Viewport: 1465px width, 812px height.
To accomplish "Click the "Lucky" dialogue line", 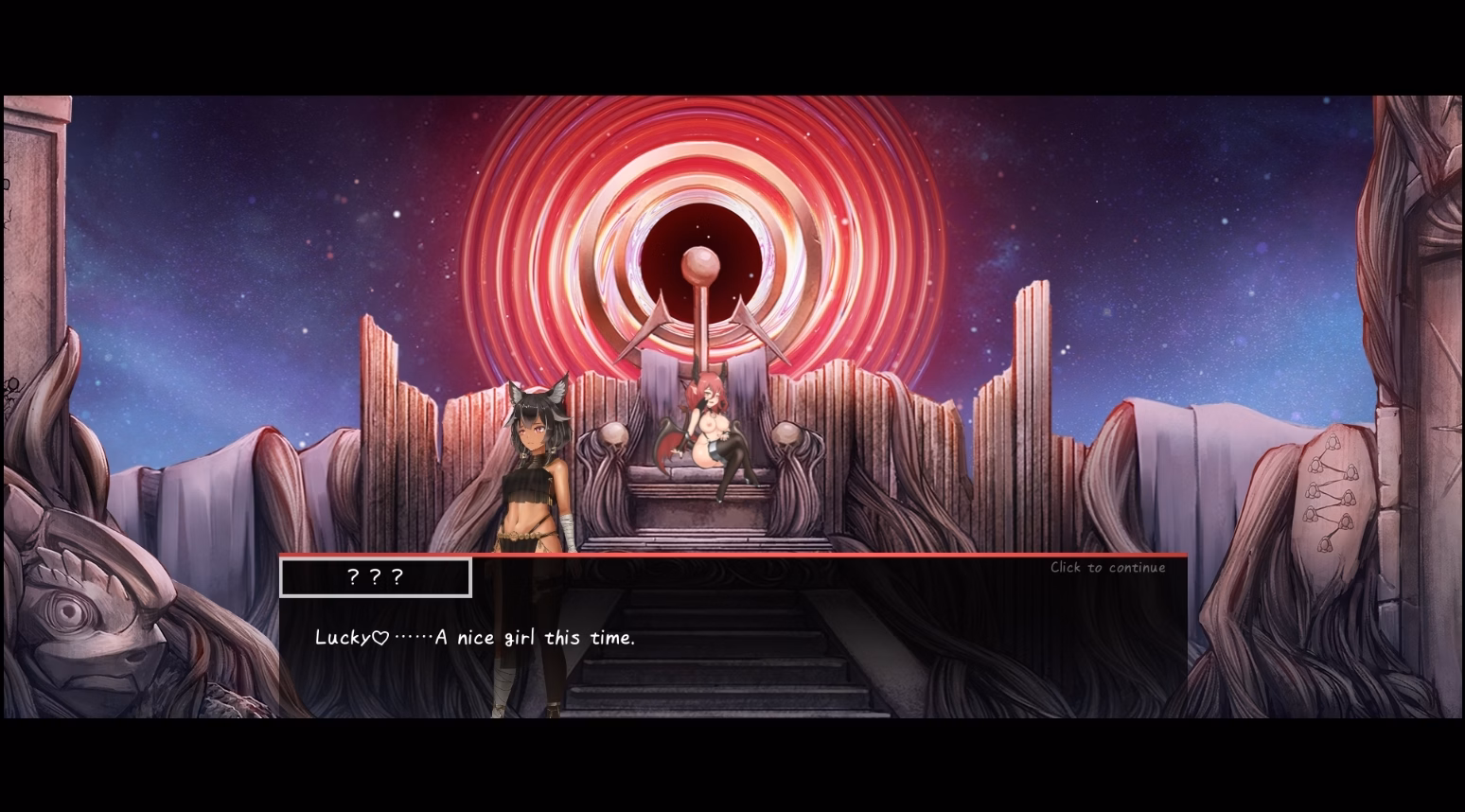I will coord(475,637).
